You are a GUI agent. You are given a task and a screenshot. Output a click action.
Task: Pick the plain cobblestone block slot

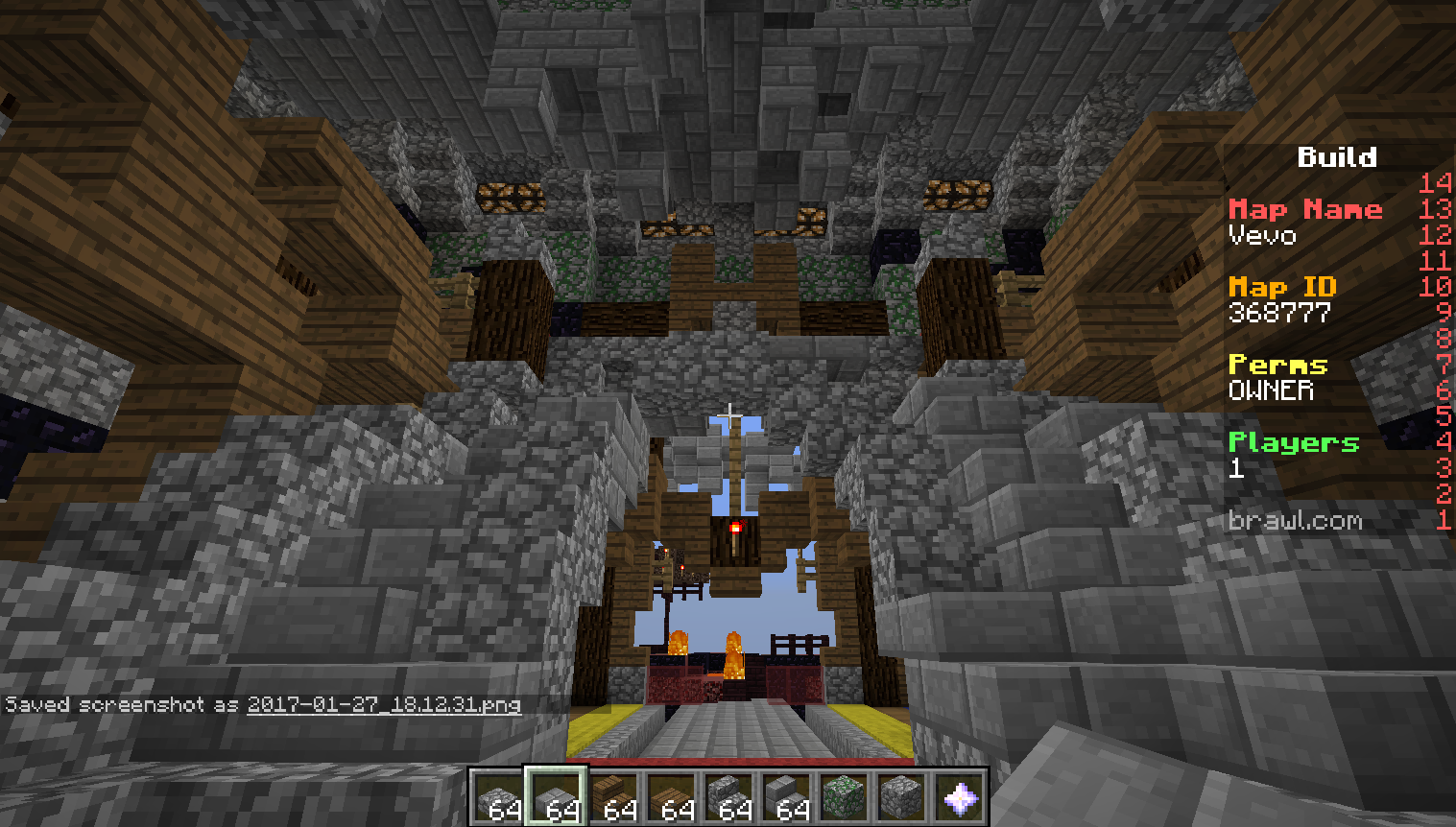tap(902, 797)
